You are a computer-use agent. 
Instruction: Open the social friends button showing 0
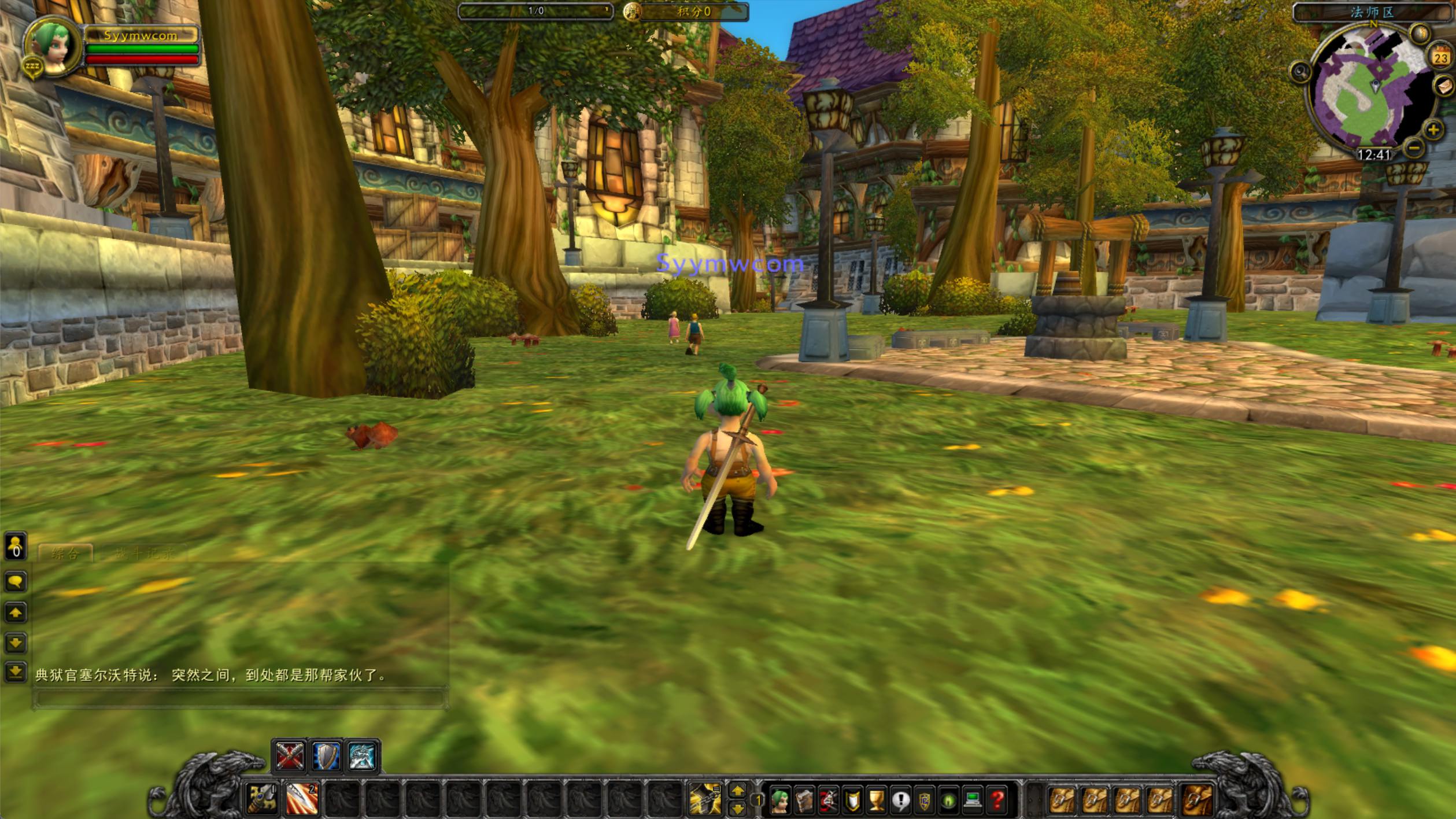click(16, 546)
